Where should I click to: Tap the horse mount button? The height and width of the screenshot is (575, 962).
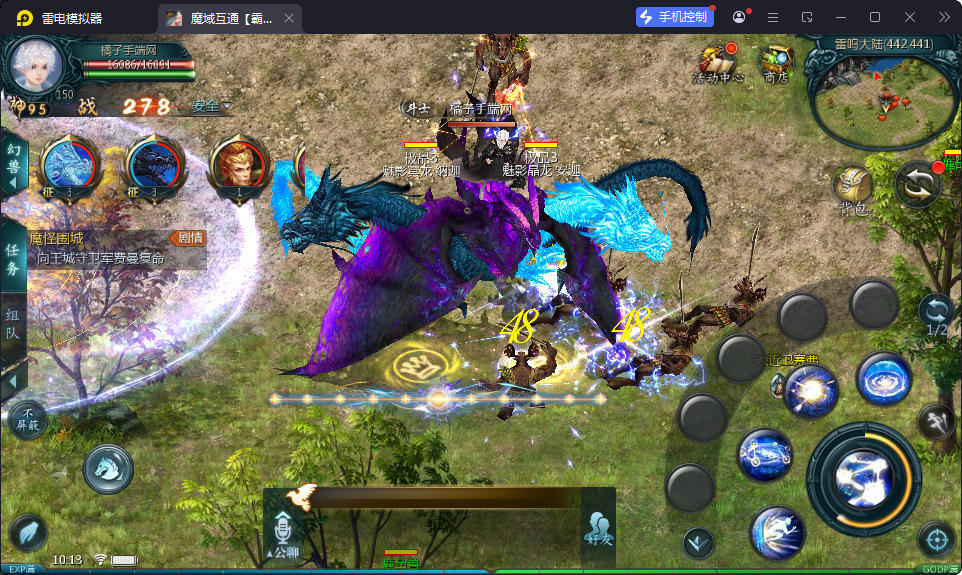point(107,468)
